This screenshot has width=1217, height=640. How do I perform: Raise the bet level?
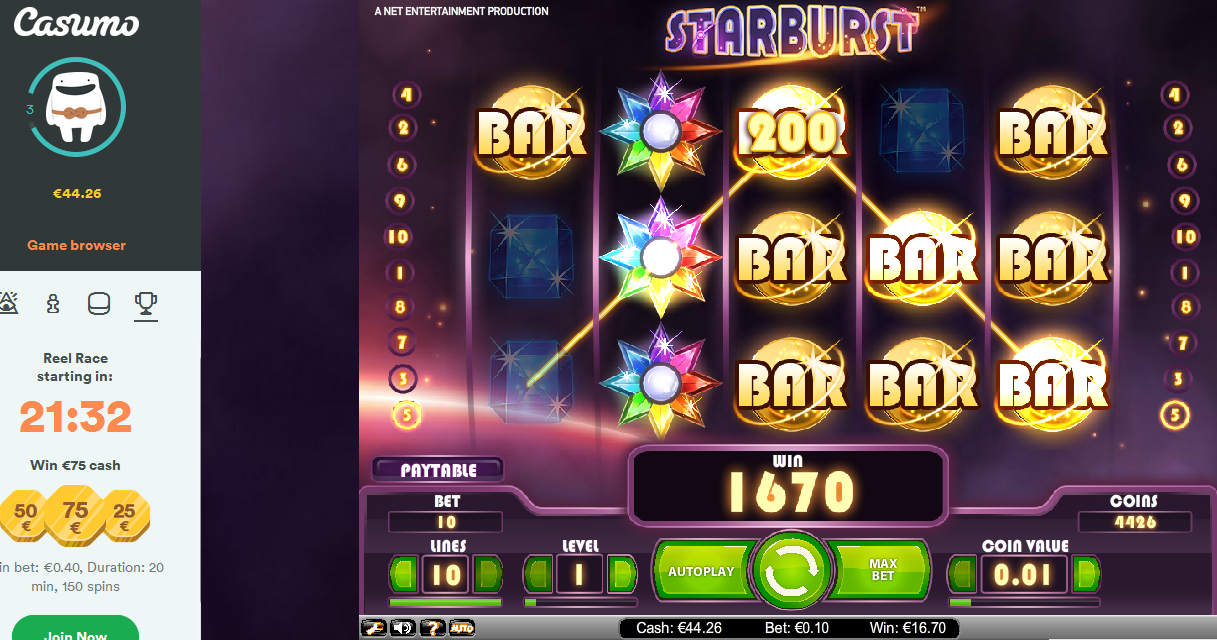621,574
